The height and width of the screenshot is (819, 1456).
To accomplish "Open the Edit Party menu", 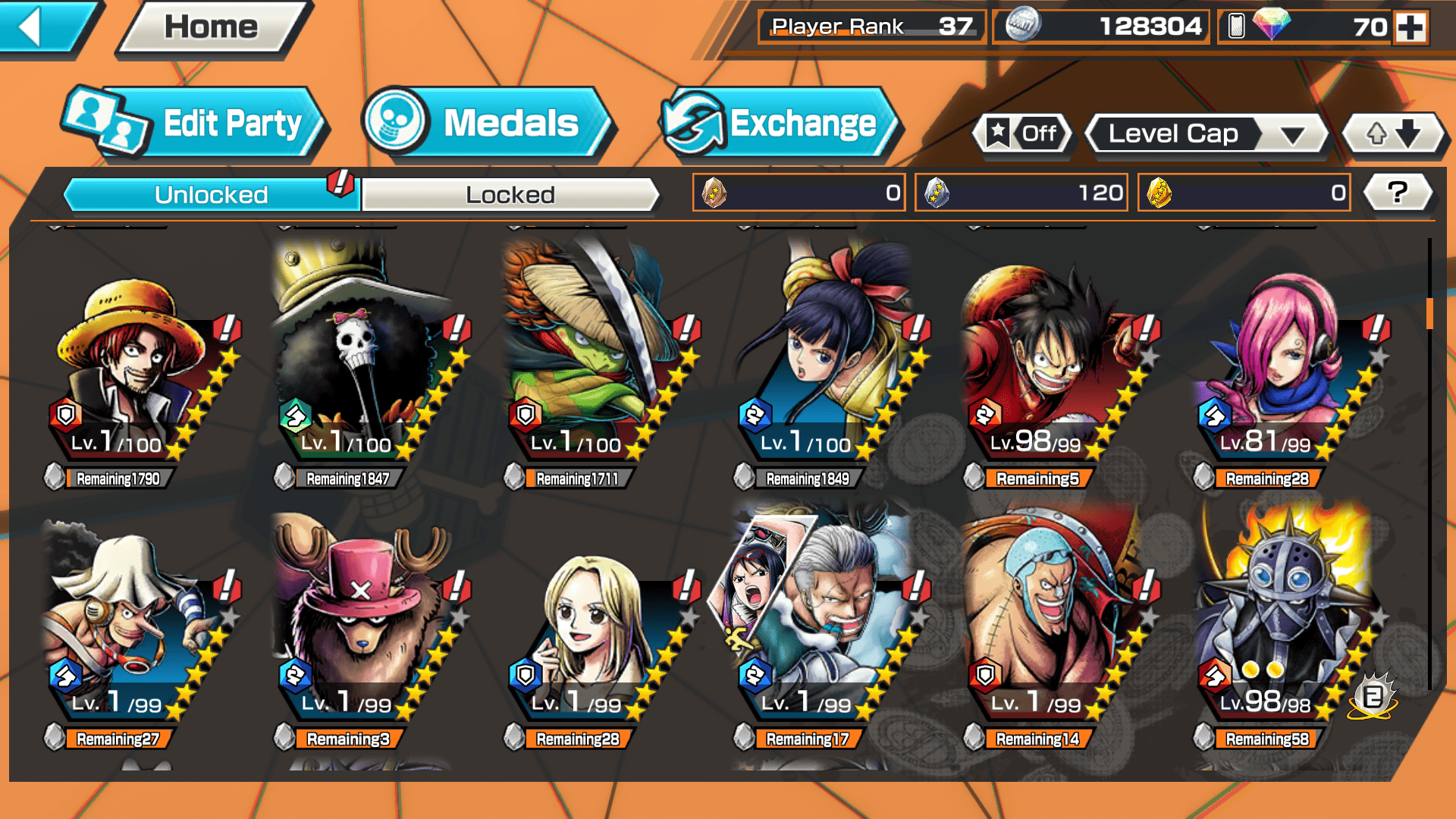I will (x=195, y=124).
